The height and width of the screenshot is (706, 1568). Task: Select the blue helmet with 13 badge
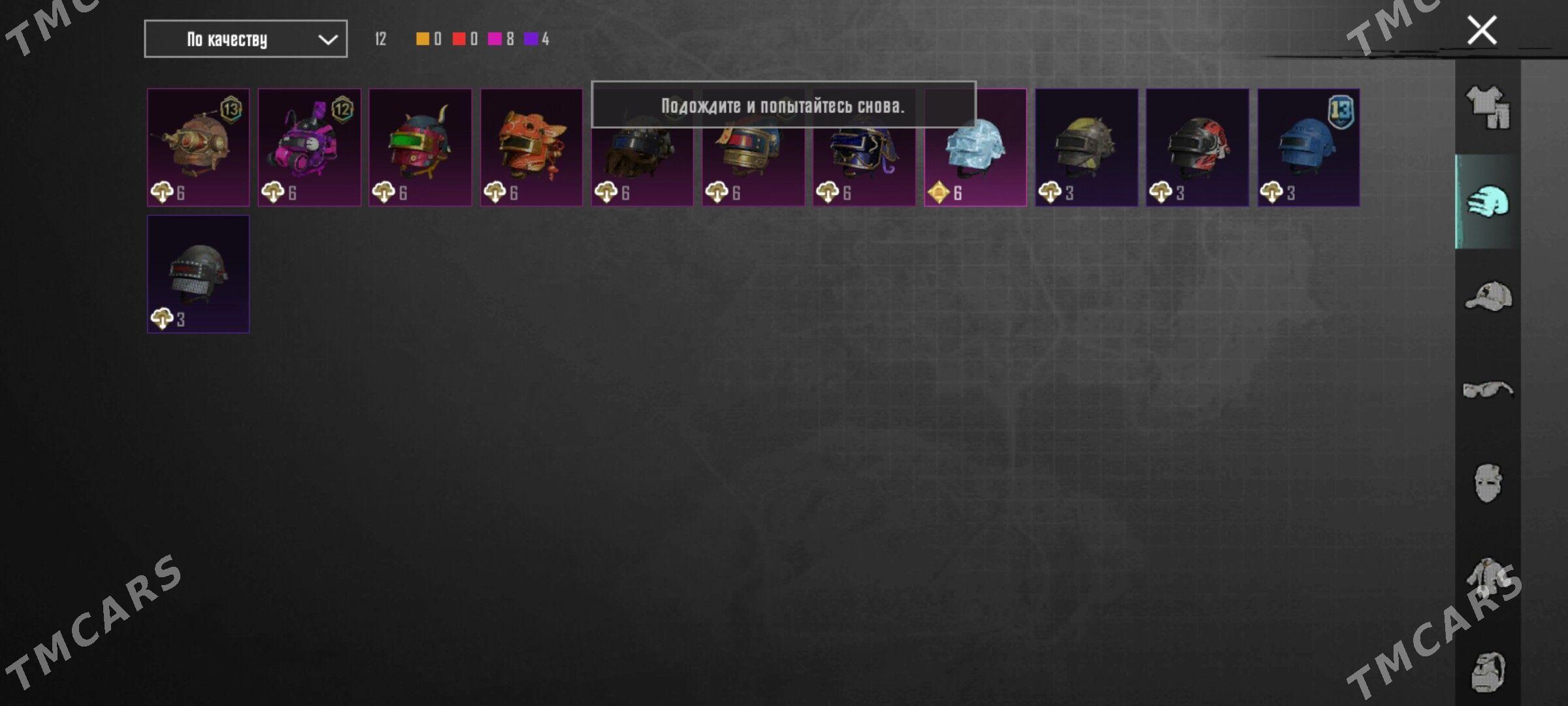click(x=1308, y=148)
